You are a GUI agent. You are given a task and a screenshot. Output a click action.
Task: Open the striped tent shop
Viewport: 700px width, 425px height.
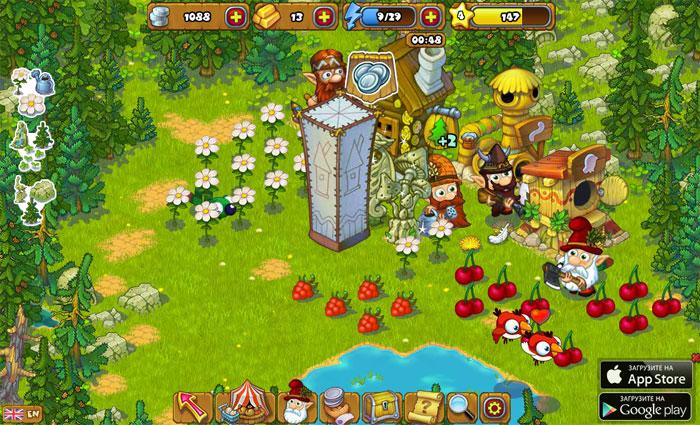pyautogui.click(x=241, y=405)
